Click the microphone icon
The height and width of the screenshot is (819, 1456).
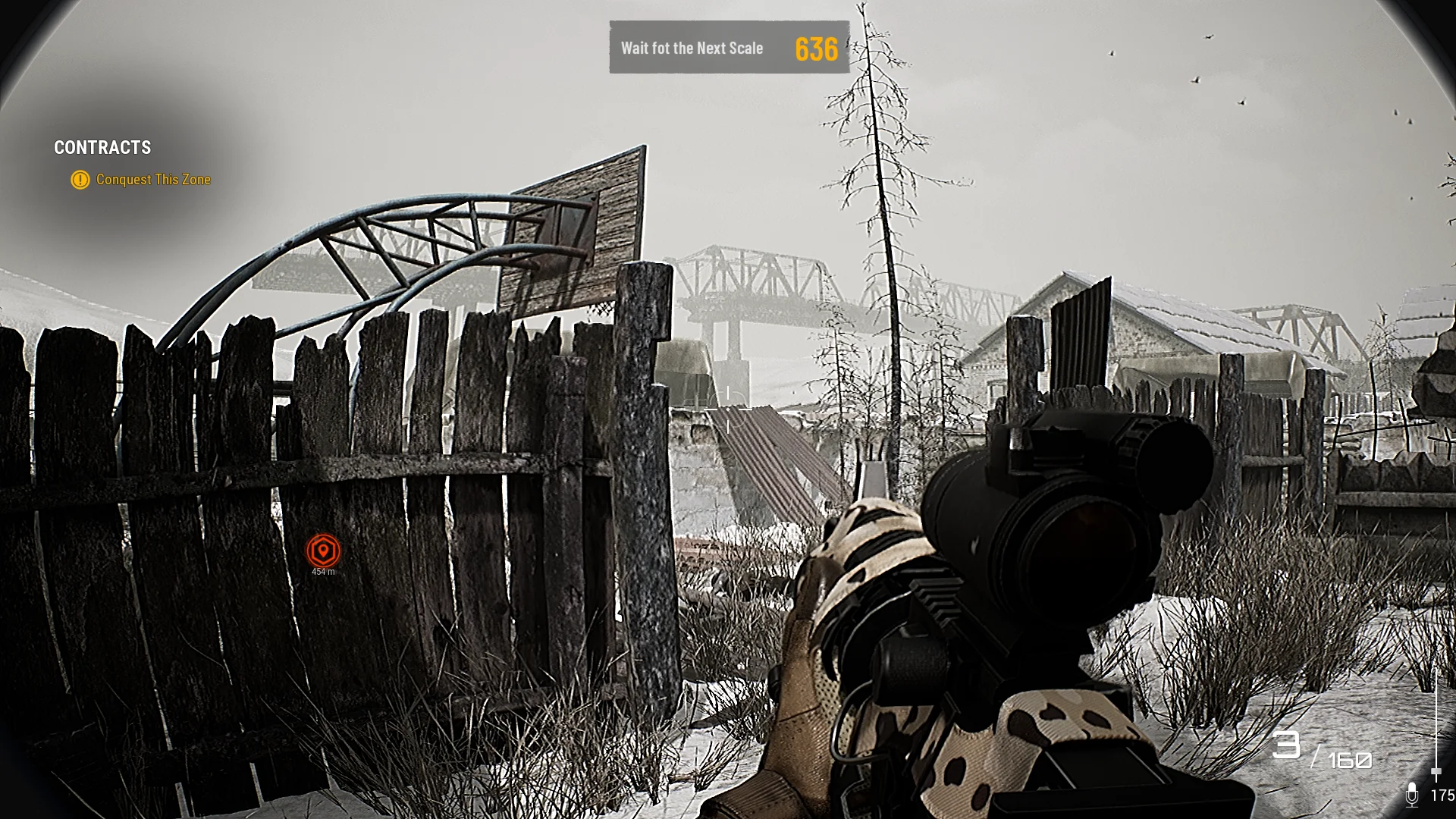[x=1411, y=794]
